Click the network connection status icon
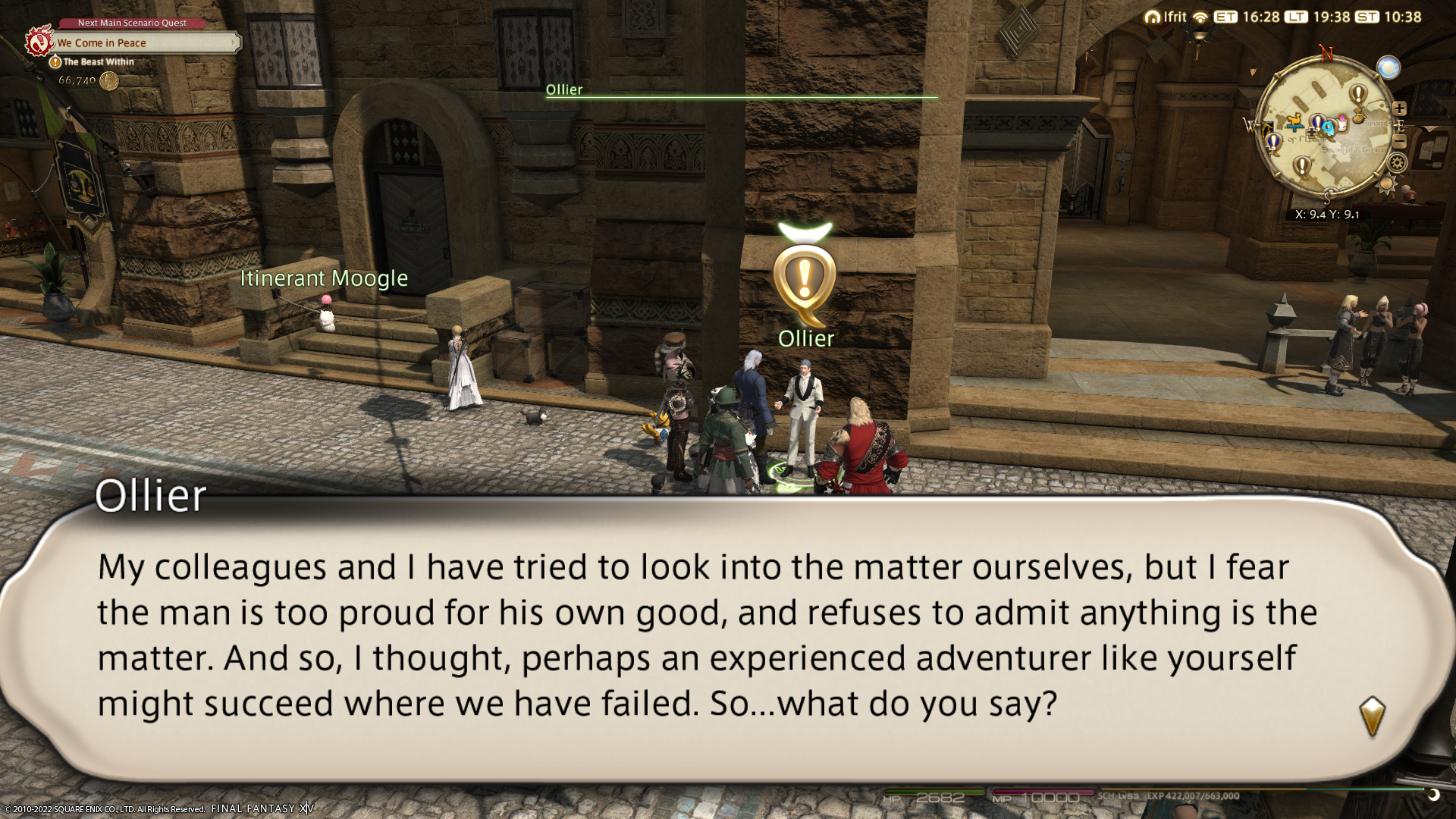This screenshot has height=819, width=1456. coord(1200,17)
